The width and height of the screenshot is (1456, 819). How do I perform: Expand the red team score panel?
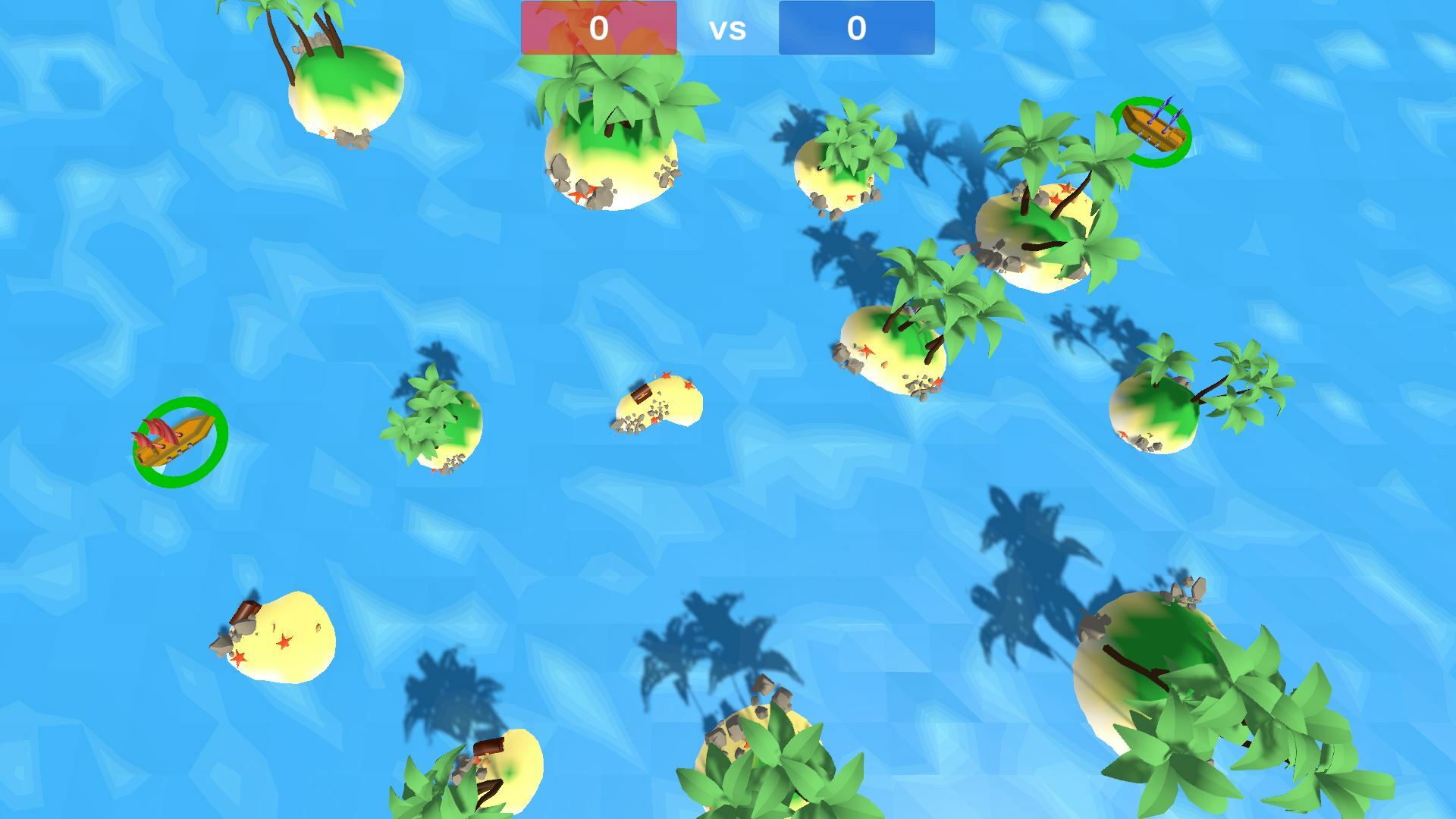(598, 28)
